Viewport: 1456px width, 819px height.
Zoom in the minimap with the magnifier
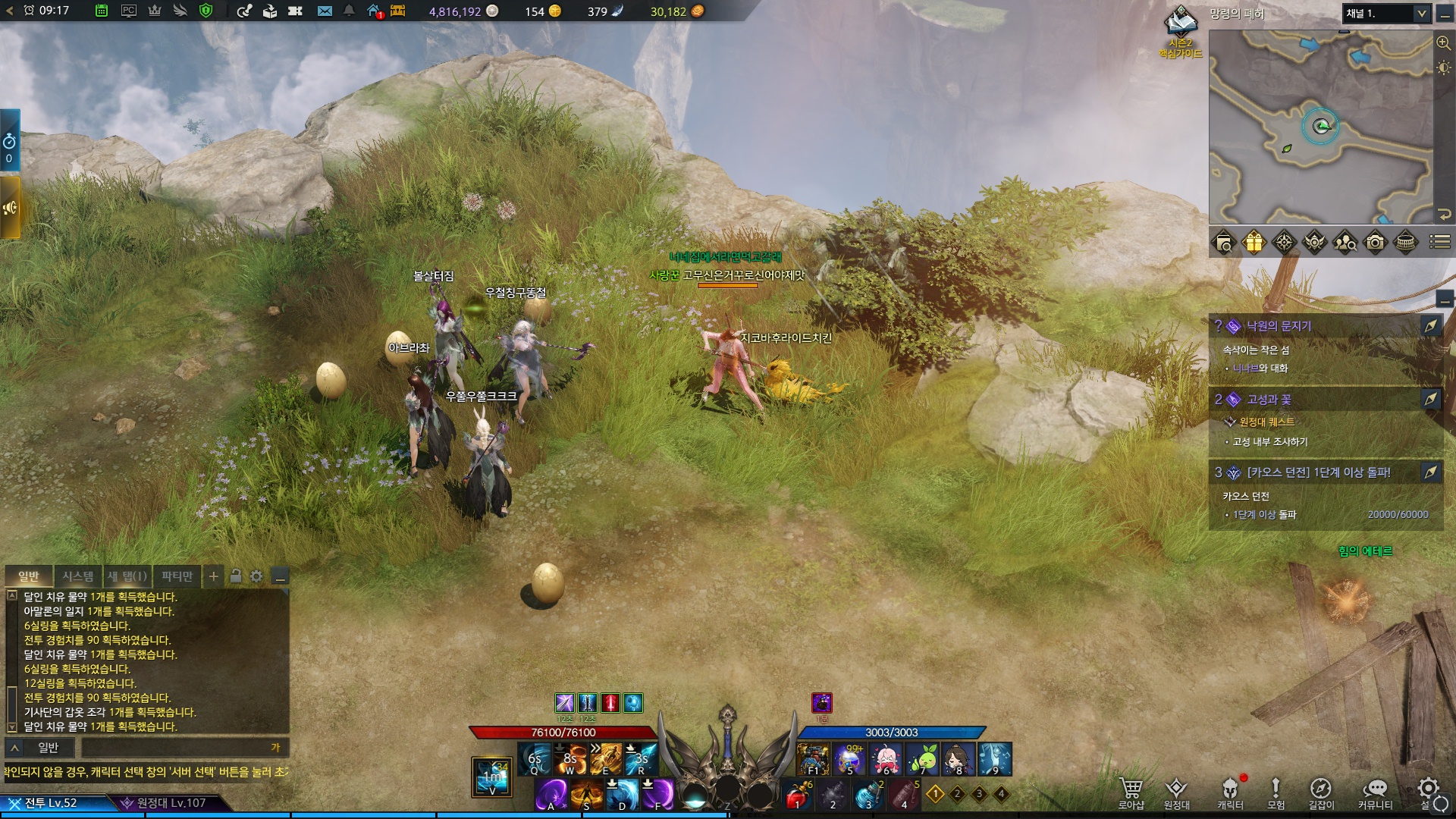point(1443,43)
